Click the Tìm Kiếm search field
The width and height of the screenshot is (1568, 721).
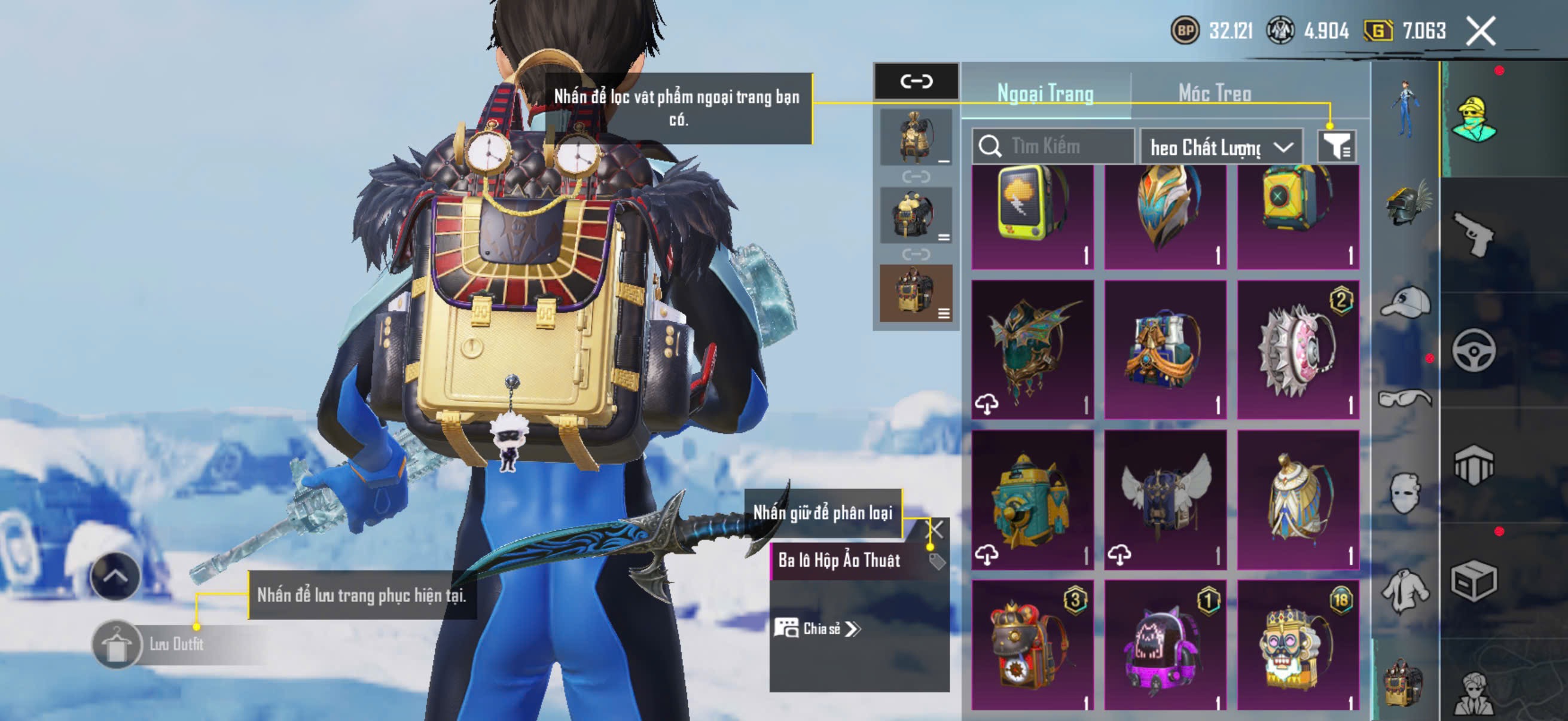pos(1059,146)
